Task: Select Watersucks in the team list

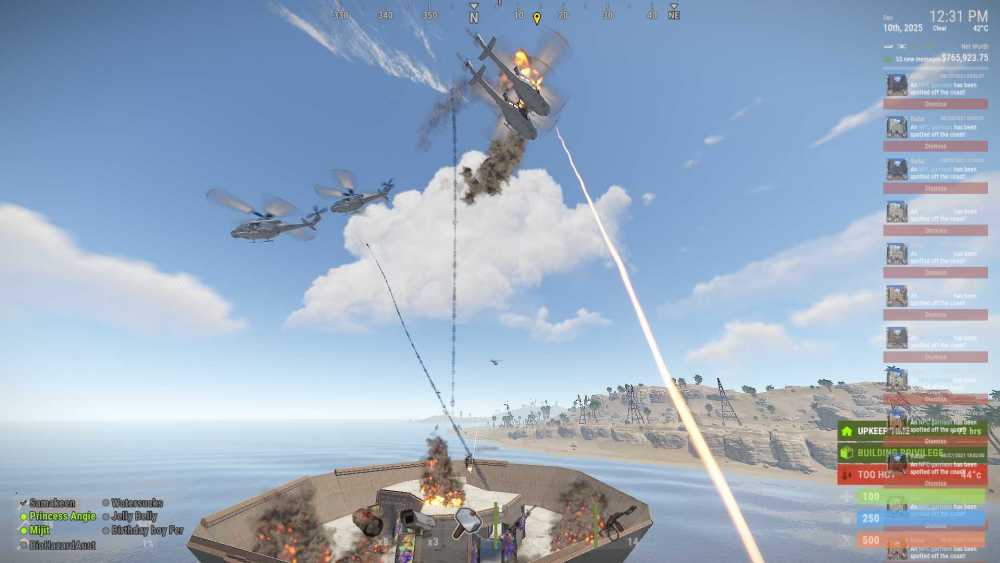Action: tap(136, 502)
